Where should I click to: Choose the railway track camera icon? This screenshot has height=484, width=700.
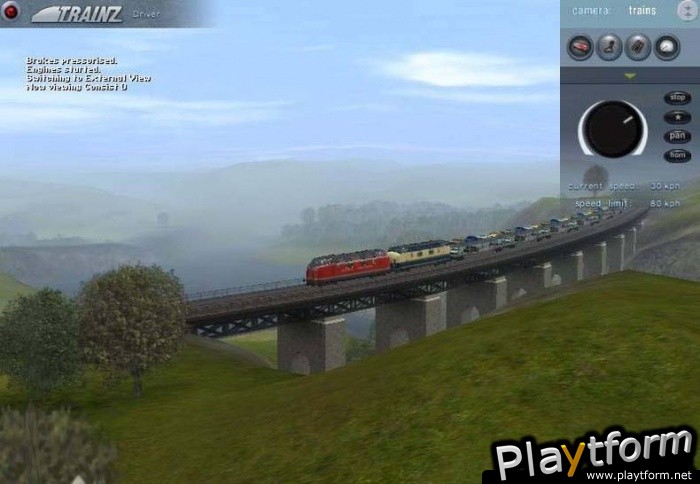[x=638, y=46]
